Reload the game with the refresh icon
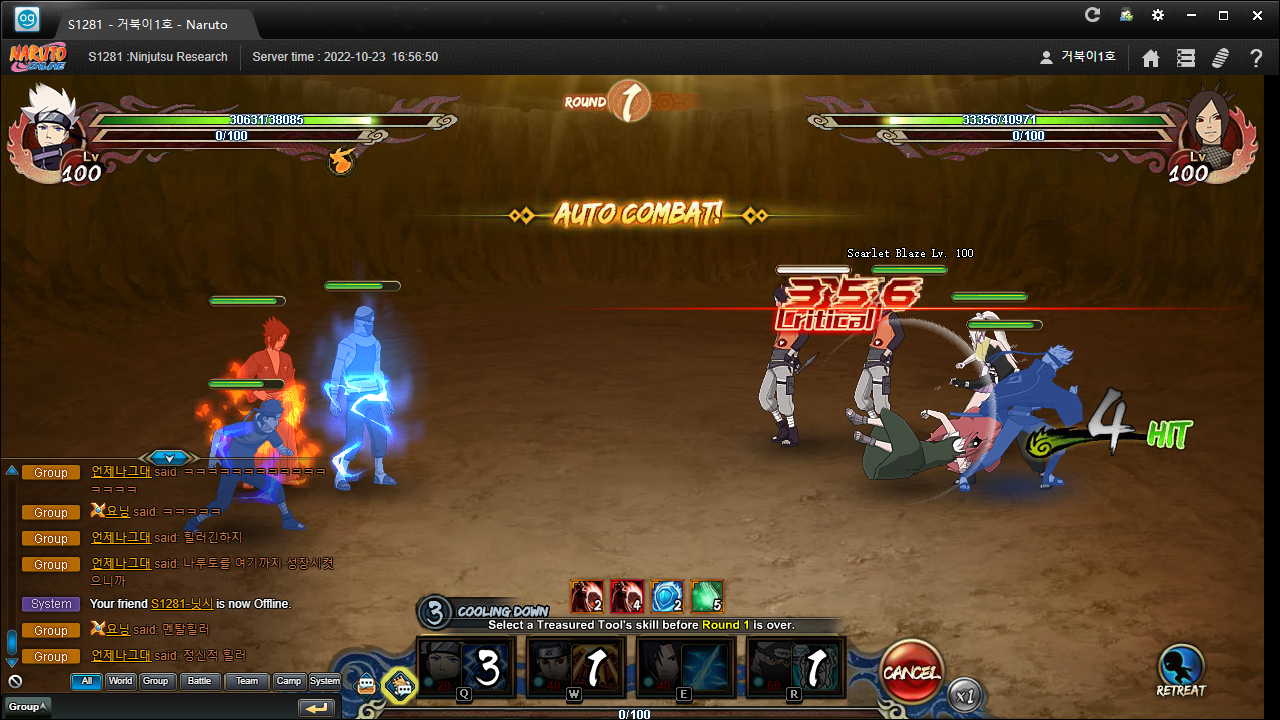Image resolution: width=1280 pixels, height=720 pixels. pyautogui.click(x=1092, y=15)
